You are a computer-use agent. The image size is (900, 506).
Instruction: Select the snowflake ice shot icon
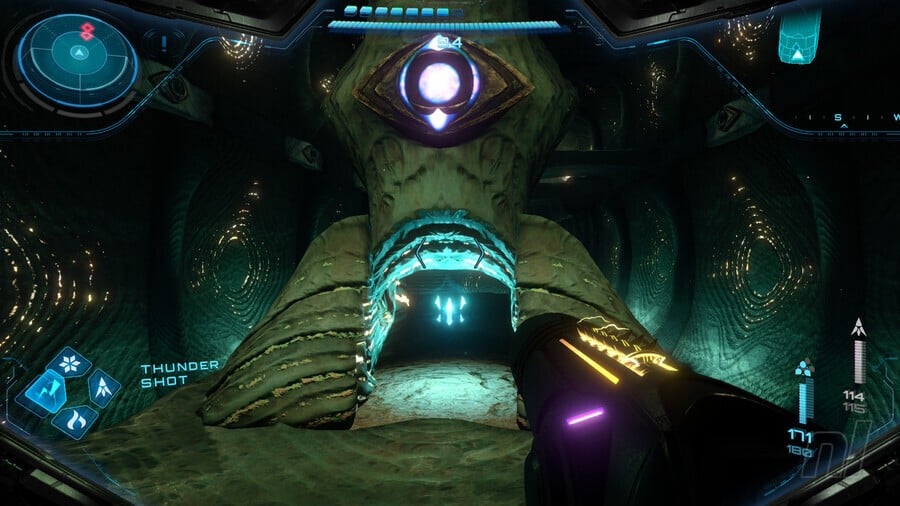[68, 363]
